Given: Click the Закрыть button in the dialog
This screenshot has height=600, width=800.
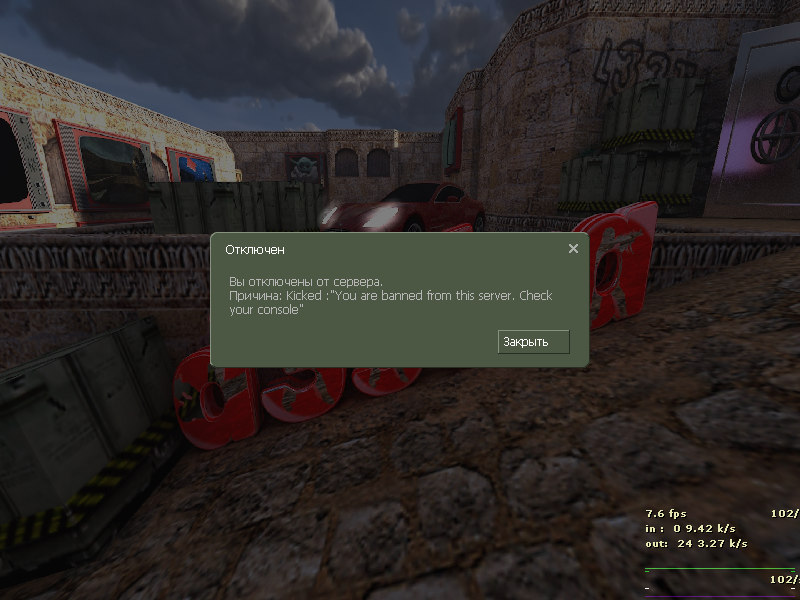Looking at the screenshot, I should point(533,342).
